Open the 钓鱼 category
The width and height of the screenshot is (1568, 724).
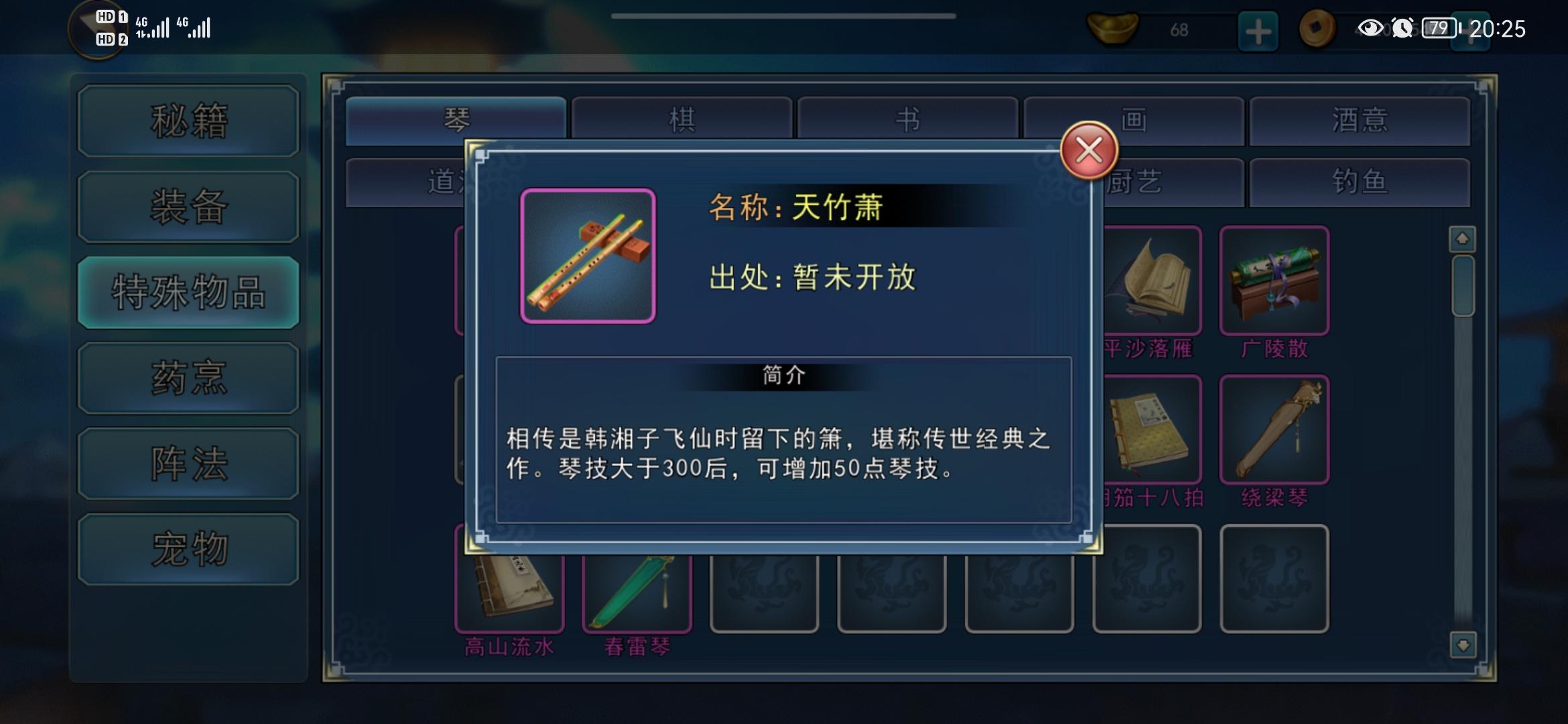pos(1358,182)
